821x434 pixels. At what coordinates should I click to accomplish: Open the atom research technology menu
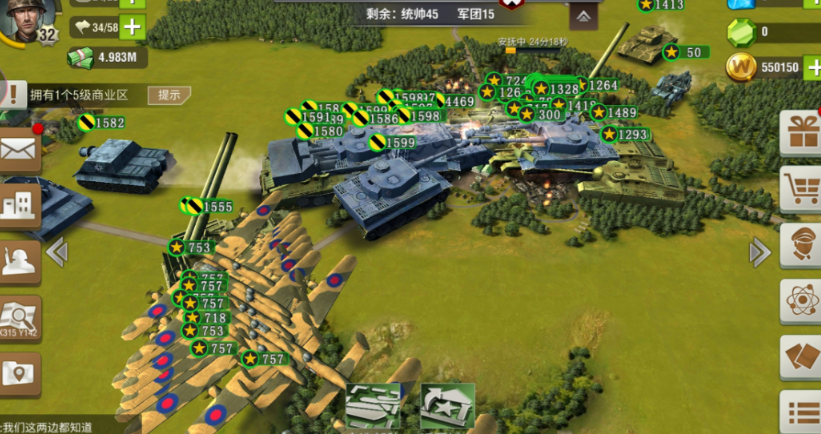tap(802, 300)
